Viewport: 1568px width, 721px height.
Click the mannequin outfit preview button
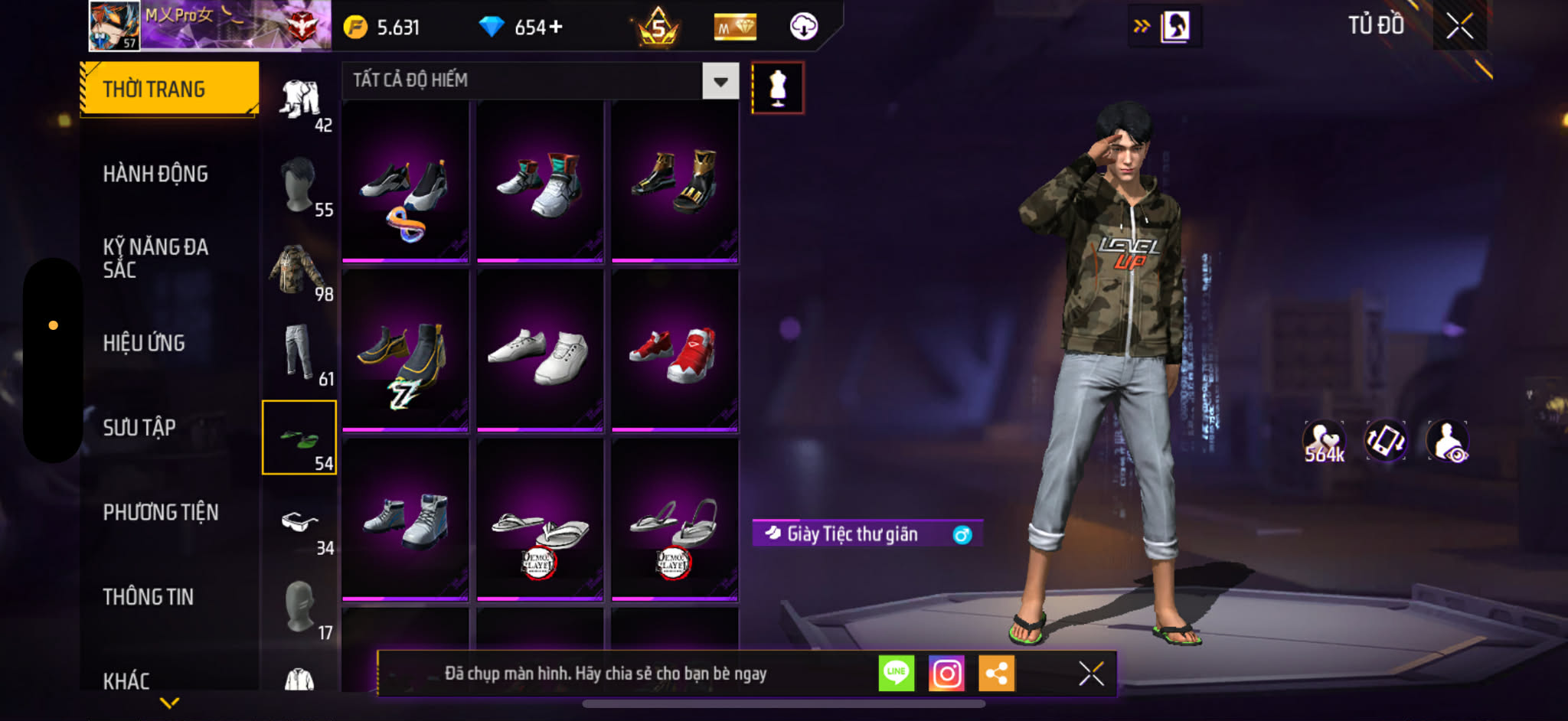click(x=778, y=88)
